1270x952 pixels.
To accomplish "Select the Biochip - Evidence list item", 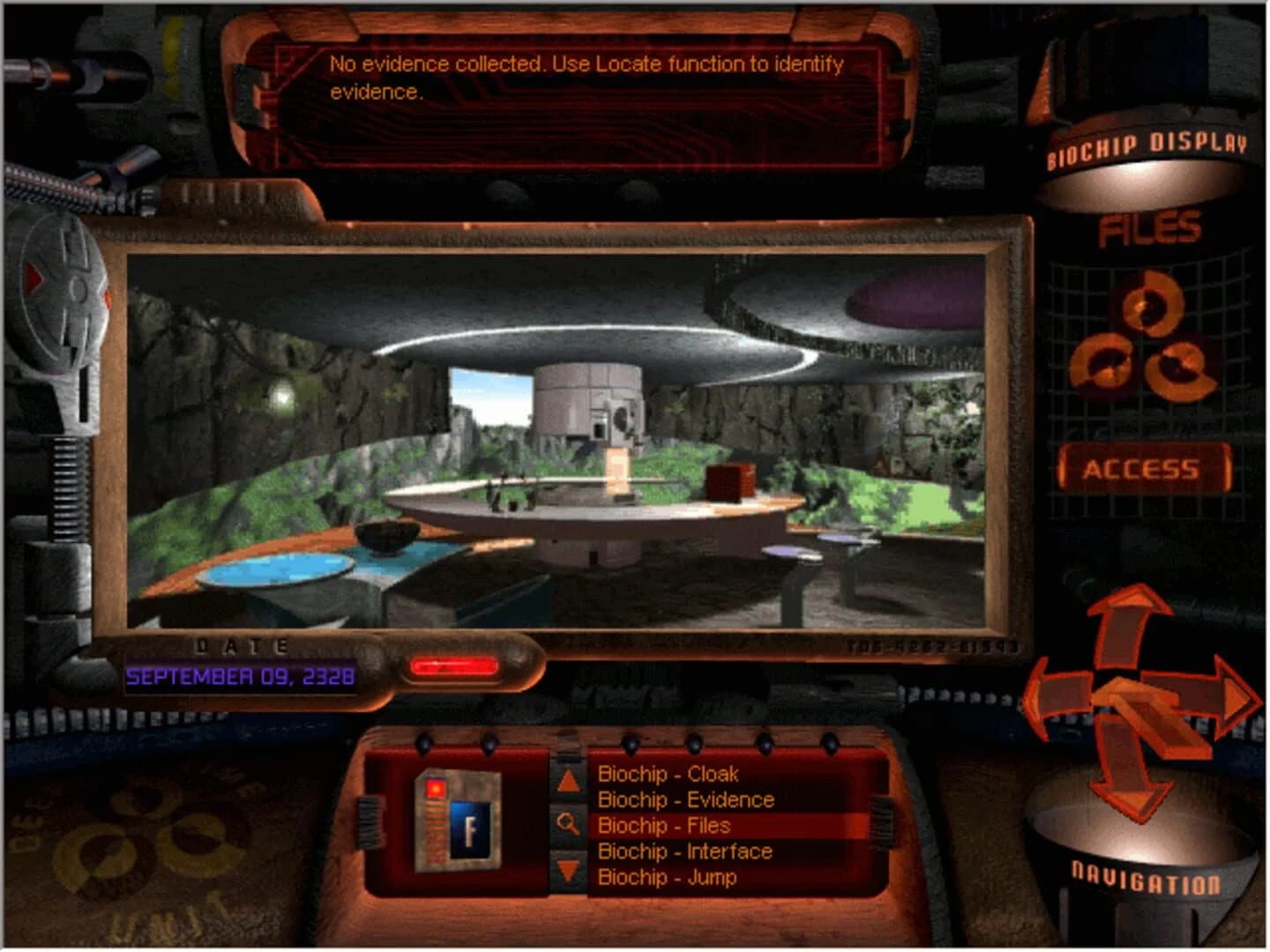I will pyautogui.click(x=686, y=800).
